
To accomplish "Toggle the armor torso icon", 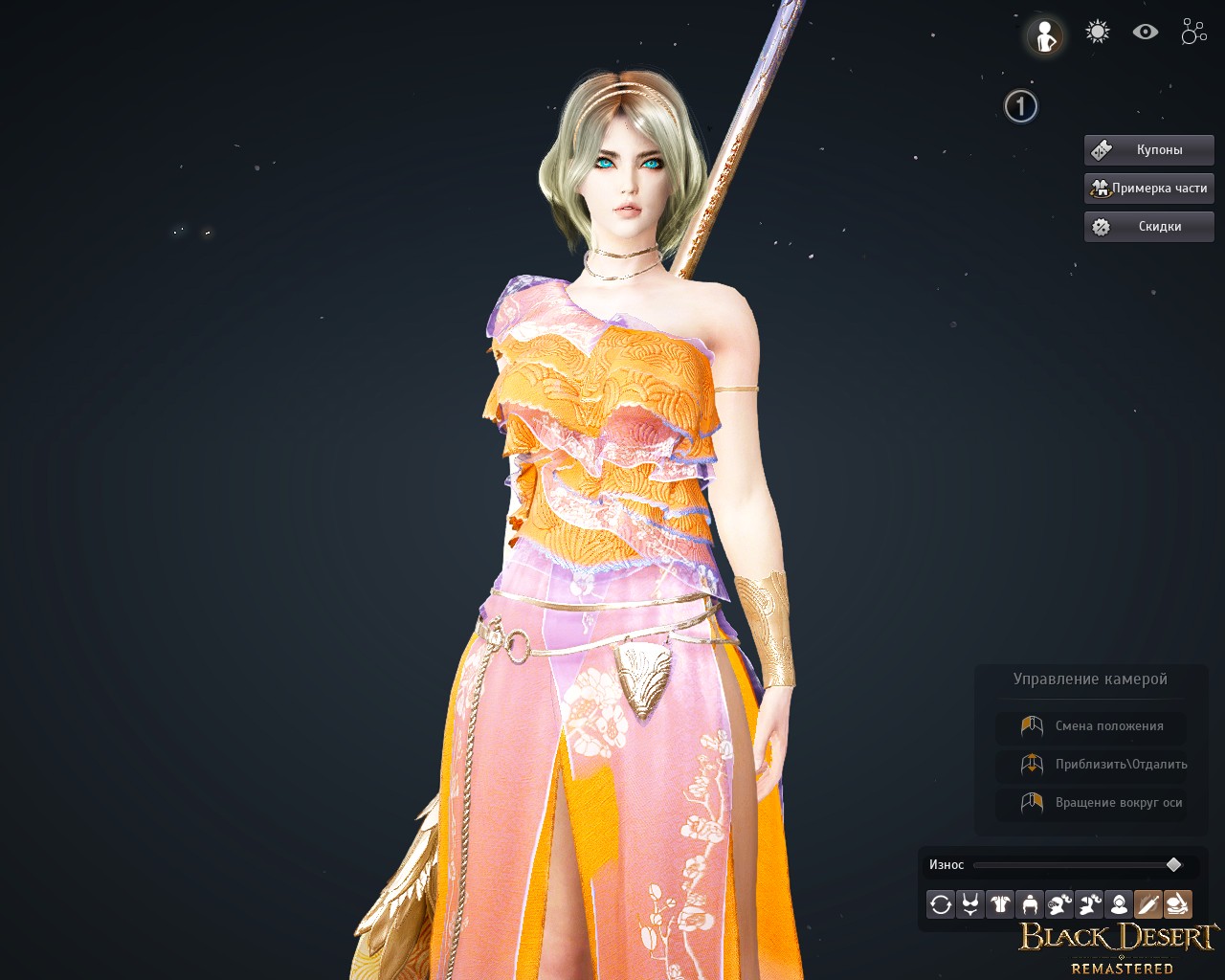I will click(x=1000, y=904).
